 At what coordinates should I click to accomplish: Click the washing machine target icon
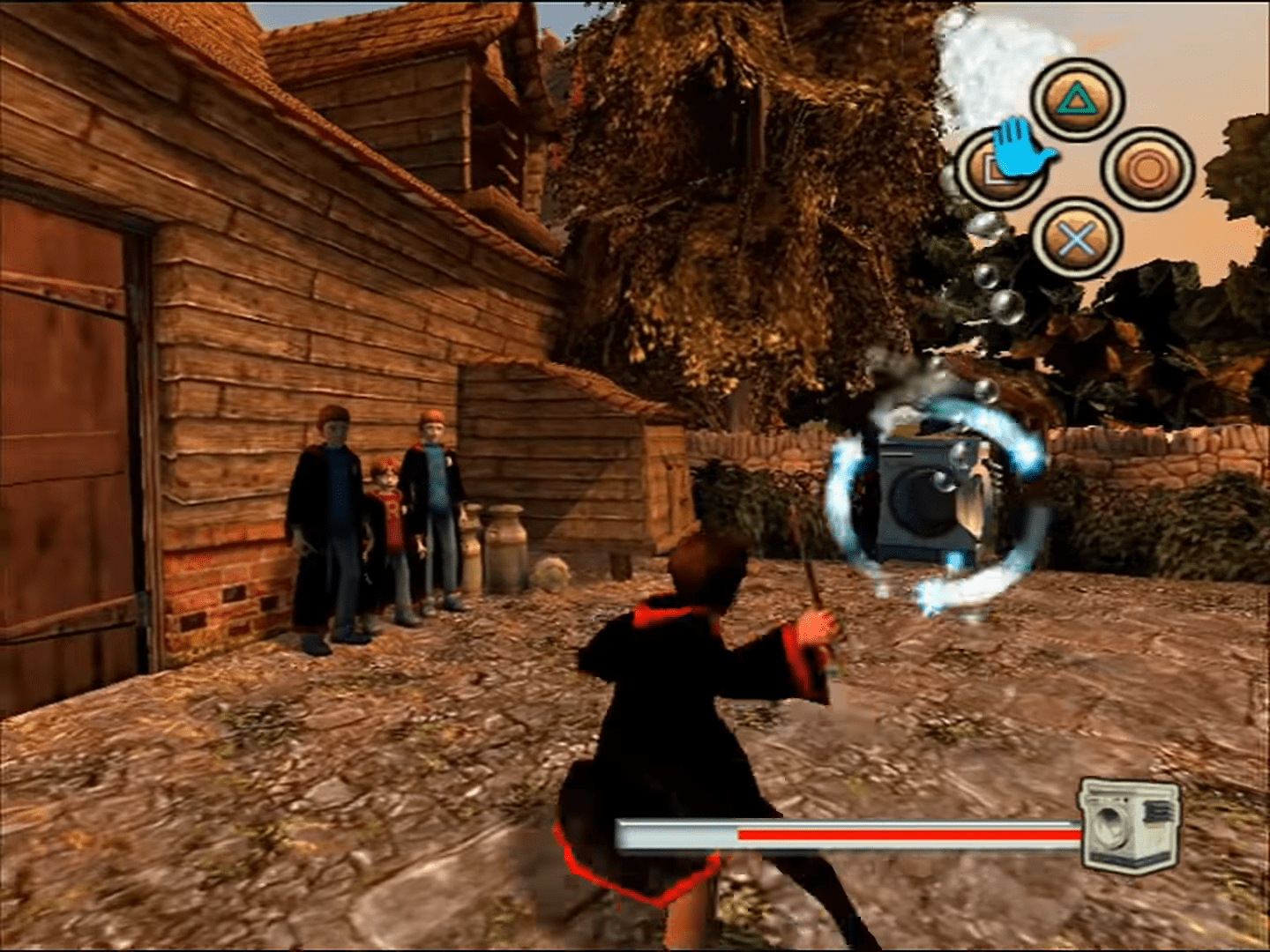[1128, 826]
